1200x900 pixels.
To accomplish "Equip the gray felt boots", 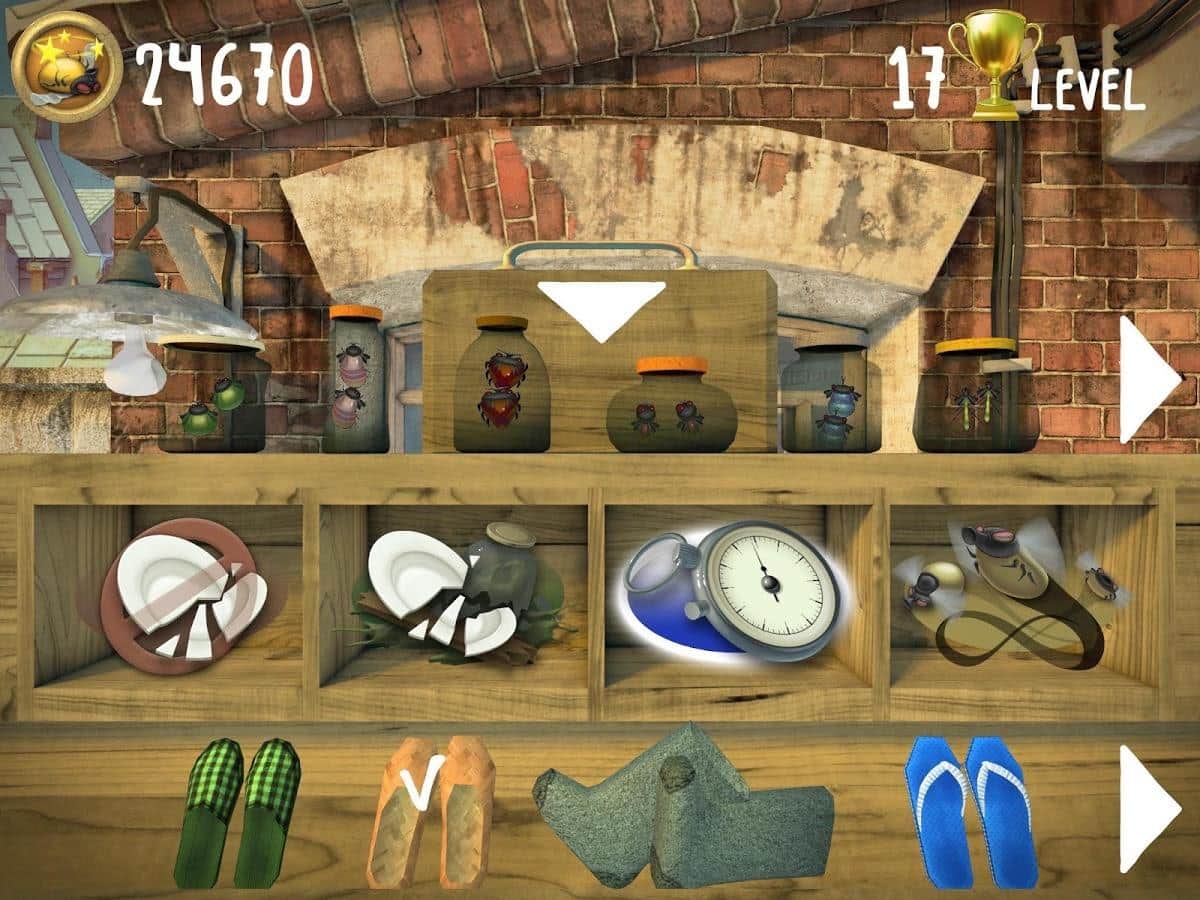I will tap(684, 808).
